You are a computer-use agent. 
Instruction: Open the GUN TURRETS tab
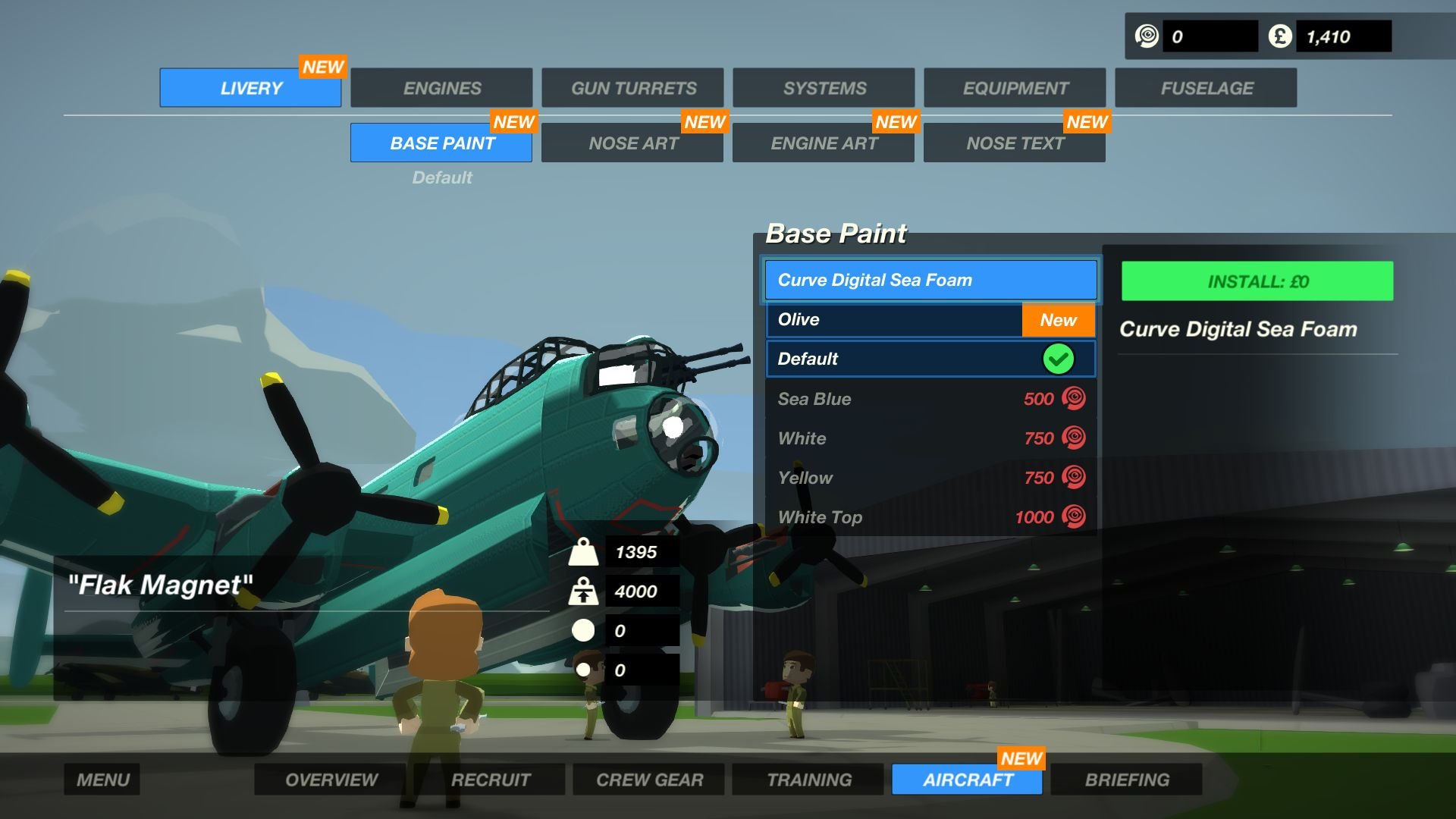[632, 87]
